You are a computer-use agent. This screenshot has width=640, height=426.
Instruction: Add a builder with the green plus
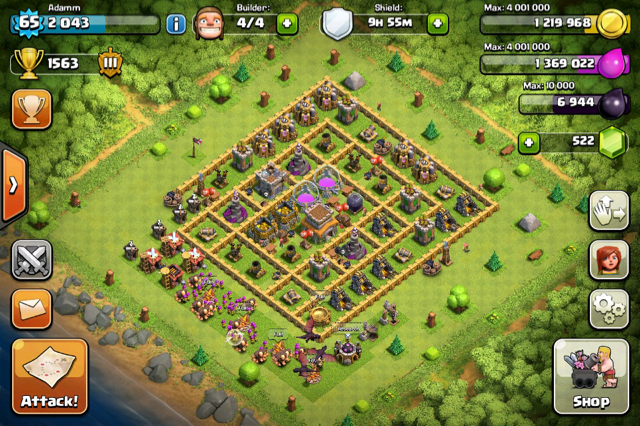click(287, 23)
